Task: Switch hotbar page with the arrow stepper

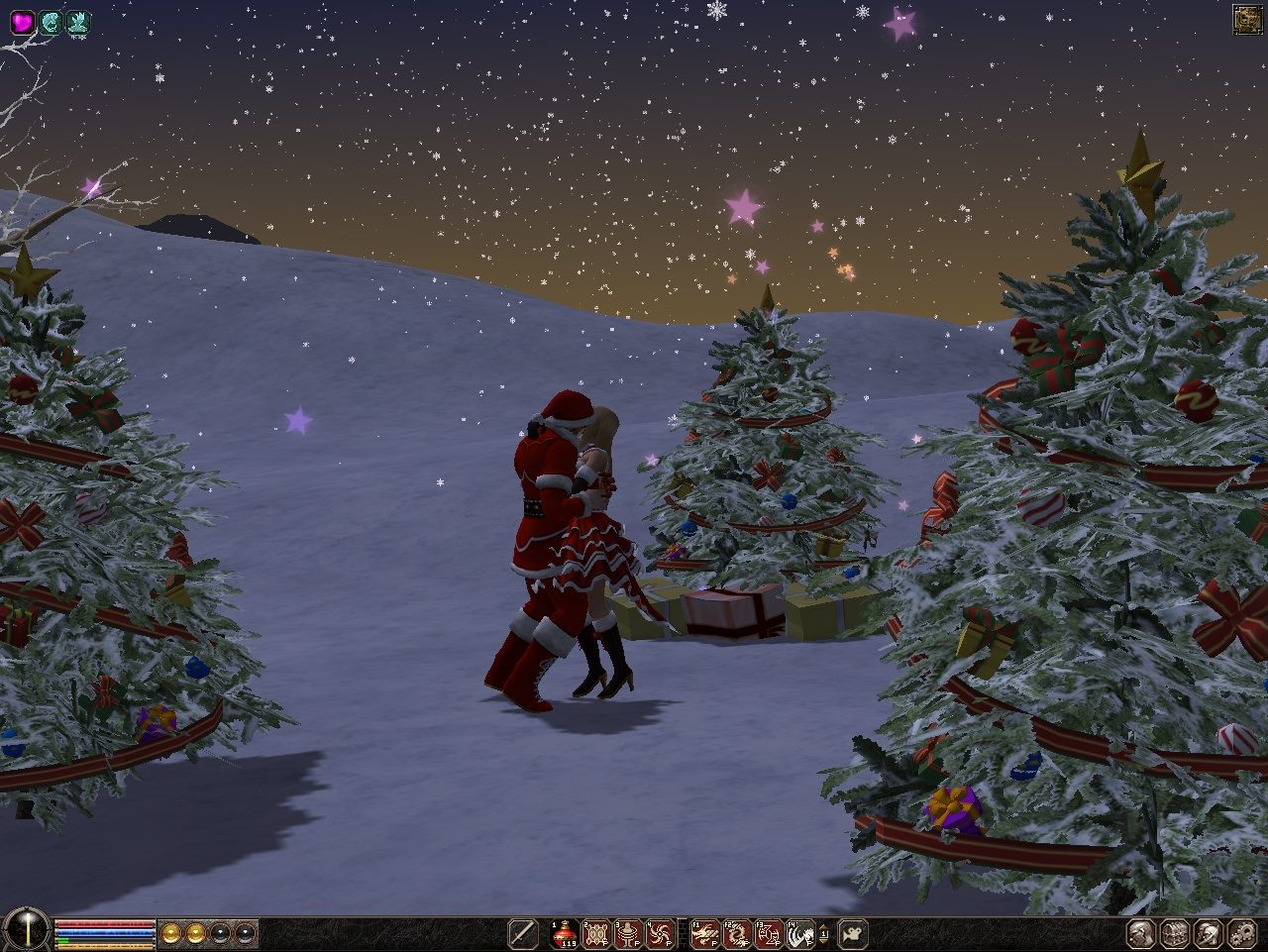Action: click(824, 933)
